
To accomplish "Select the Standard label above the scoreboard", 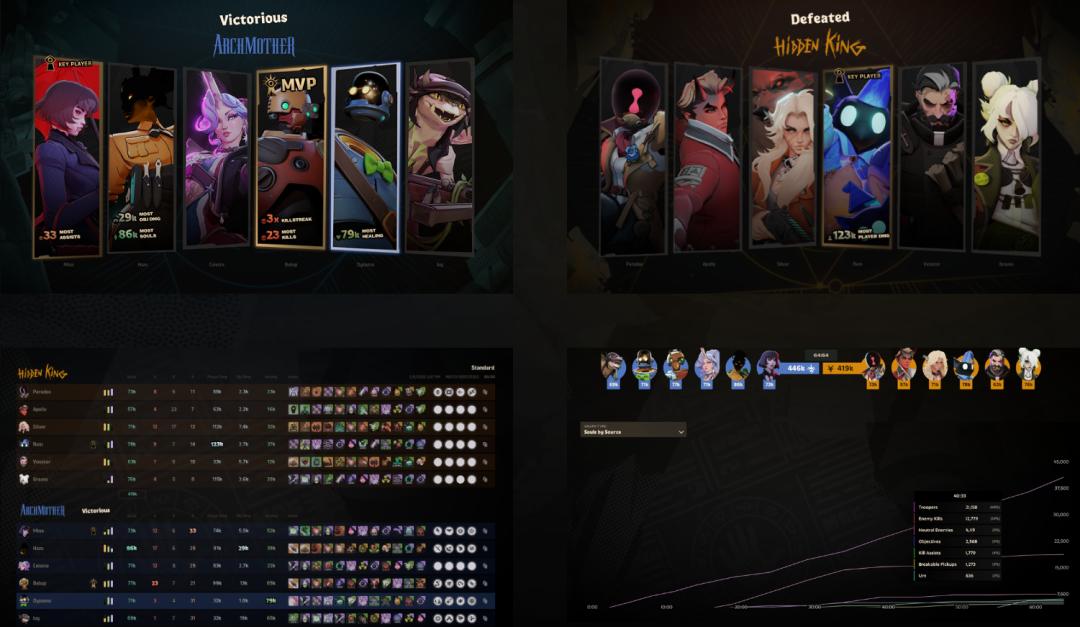I will point(483,367).
